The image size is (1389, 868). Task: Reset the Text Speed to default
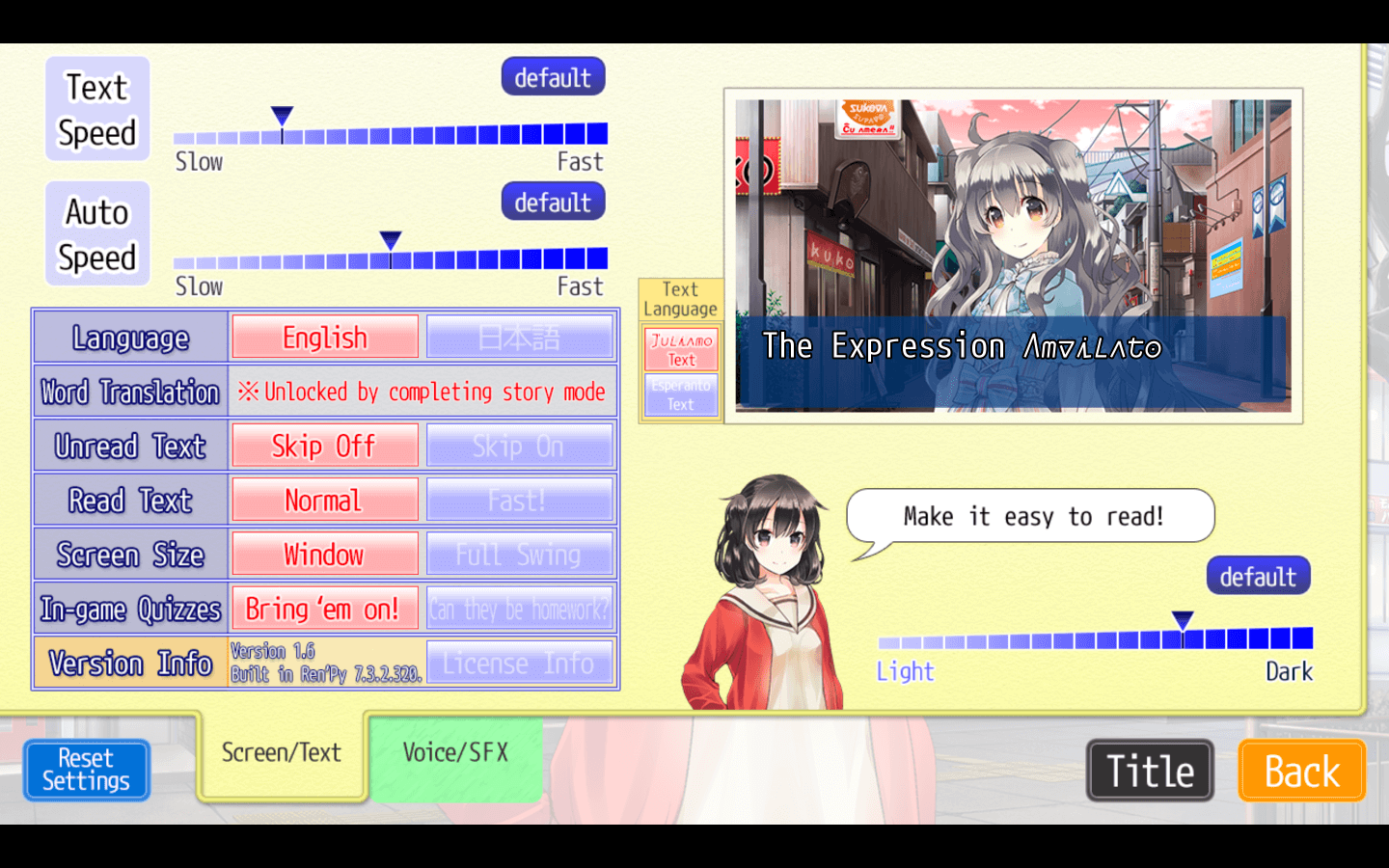tap(553, 77)
